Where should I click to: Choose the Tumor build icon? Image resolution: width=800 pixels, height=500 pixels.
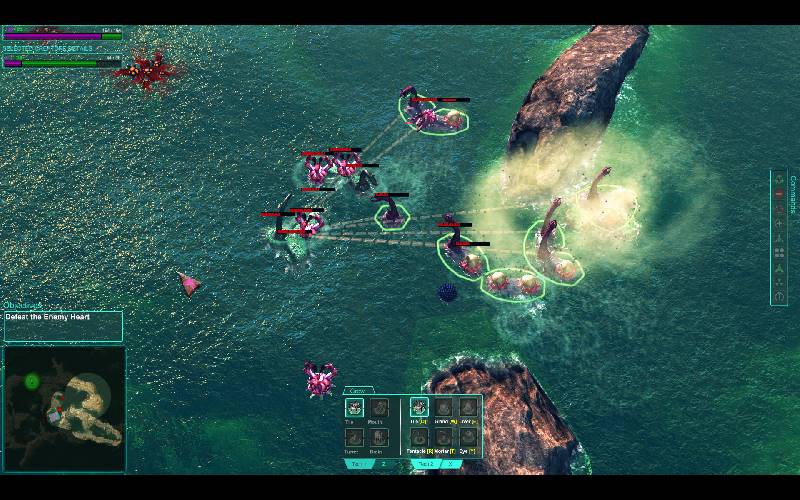pos(353,437)
